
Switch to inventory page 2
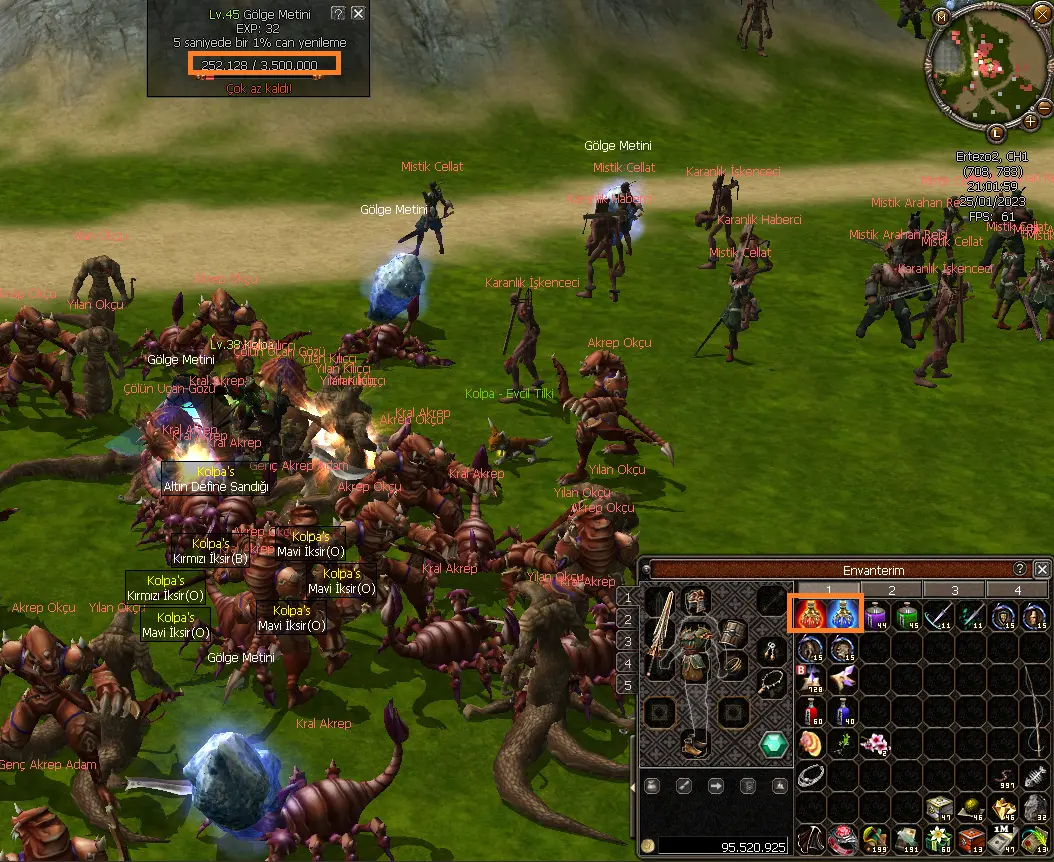click(x=891, y=590)
